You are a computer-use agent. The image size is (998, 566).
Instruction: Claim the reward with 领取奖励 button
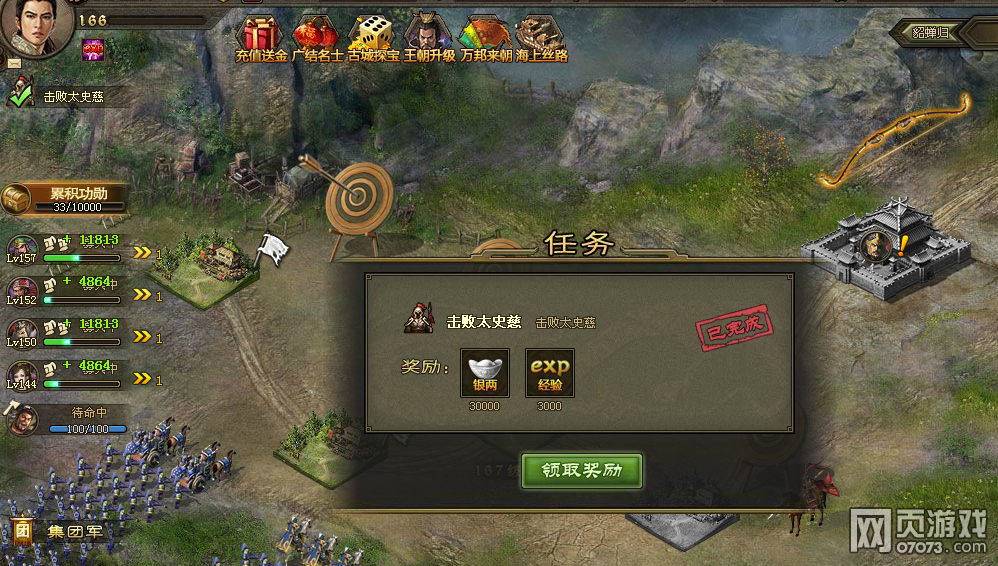click(581, 470)
